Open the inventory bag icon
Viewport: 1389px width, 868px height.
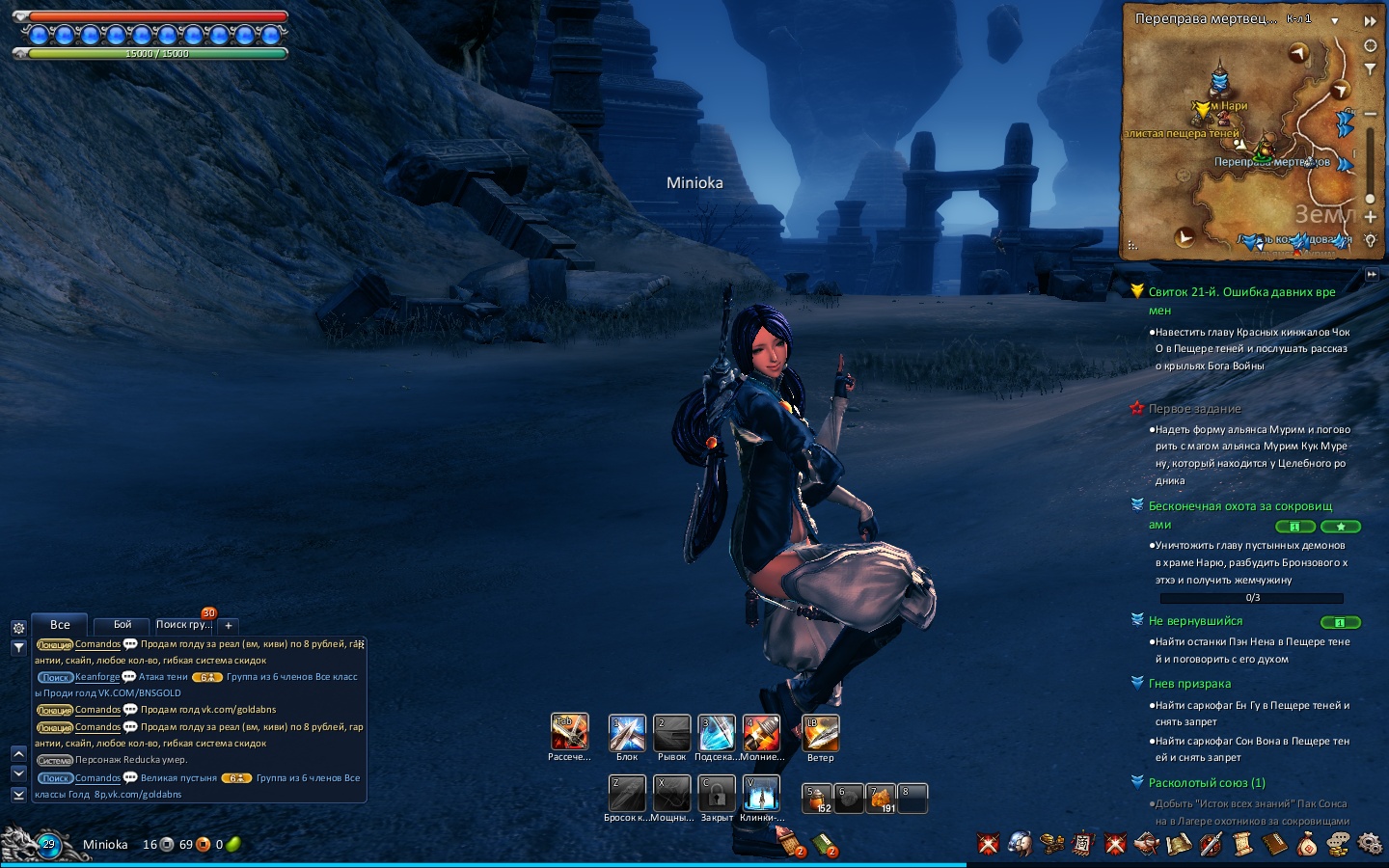[1306, 845]
